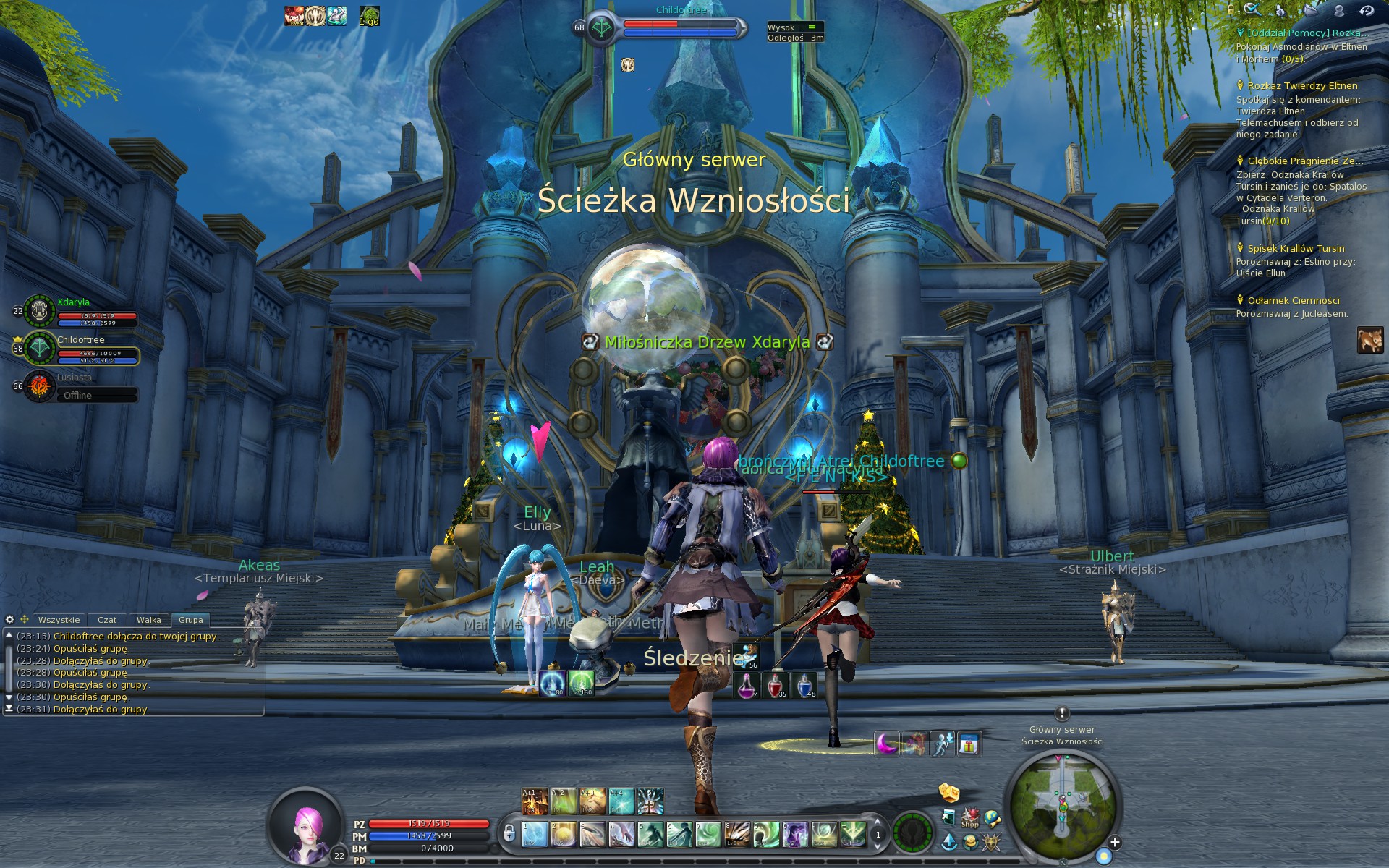Toggle the golden padlock icon at top right
The image size is (1389, 868).
pyautogui.click(x=1231, y=10)
